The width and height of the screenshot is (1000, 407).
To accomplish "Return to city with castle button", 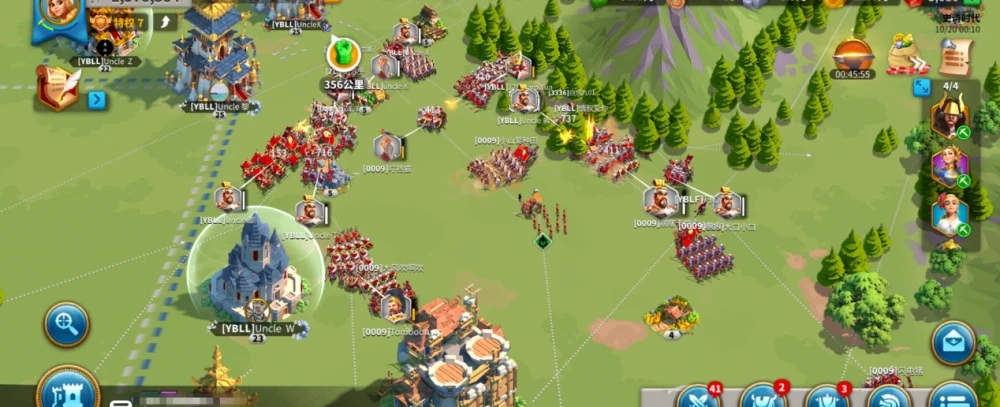I will click(67, 389).
